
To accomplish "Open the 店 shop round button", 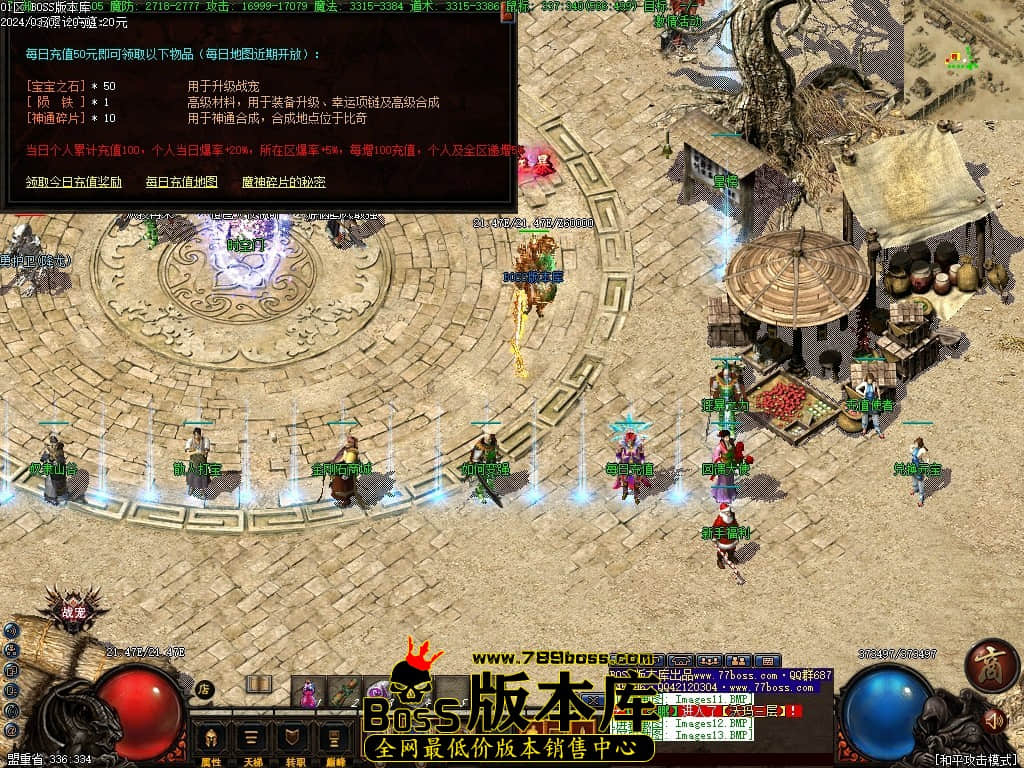I will [x=203, y=689].
